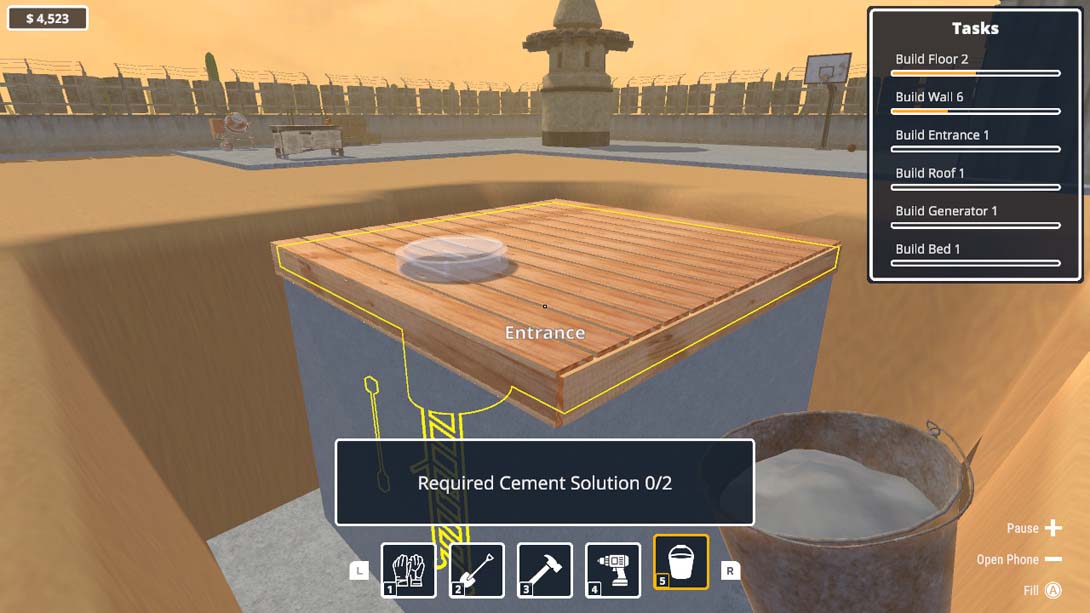Click the Build Bed 1 task
This screenshot has width=1090, height=613.
click(x=975, y=253)
